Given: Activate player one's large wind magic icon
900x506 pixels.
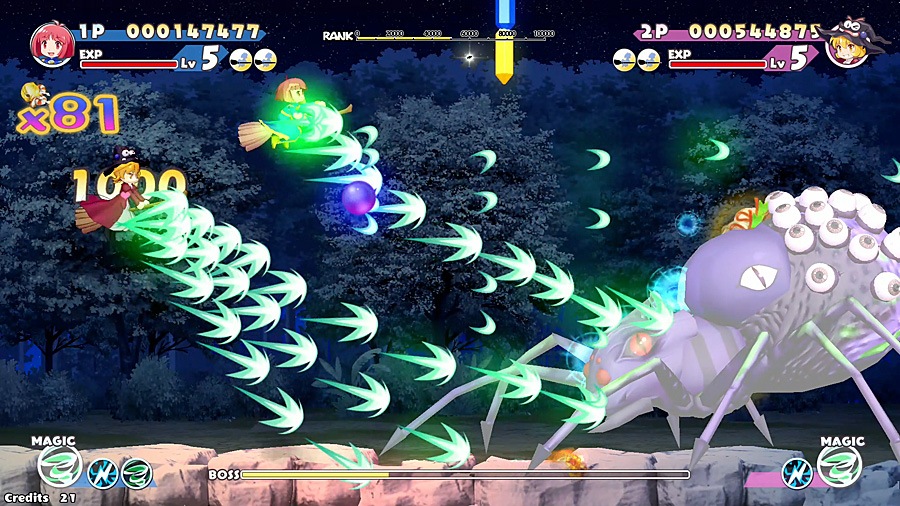Looking at the screenshot, I should coord(58,466).
